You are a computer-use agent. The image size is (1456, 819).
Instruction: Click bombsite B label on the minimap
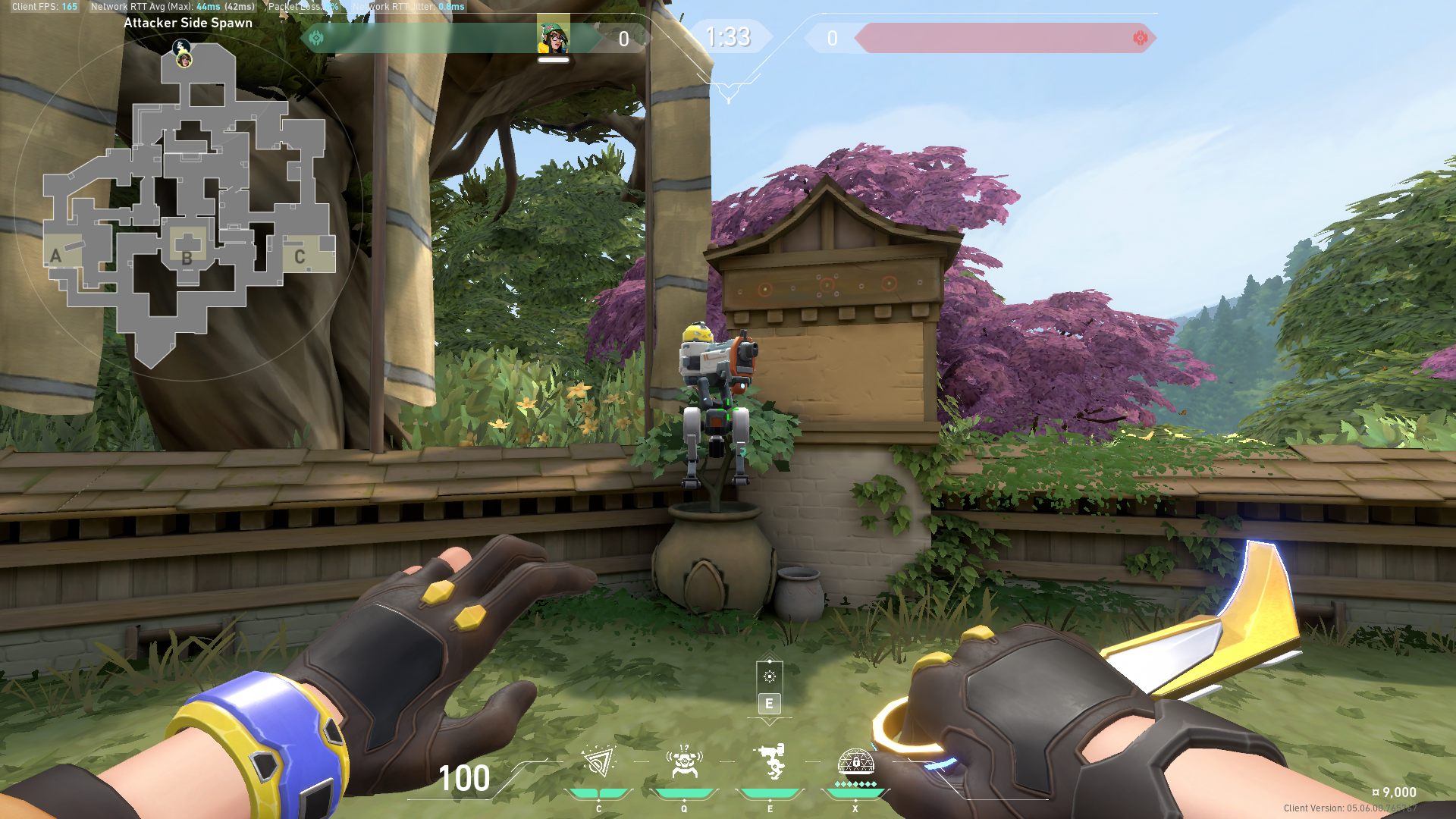click(186, 259)
